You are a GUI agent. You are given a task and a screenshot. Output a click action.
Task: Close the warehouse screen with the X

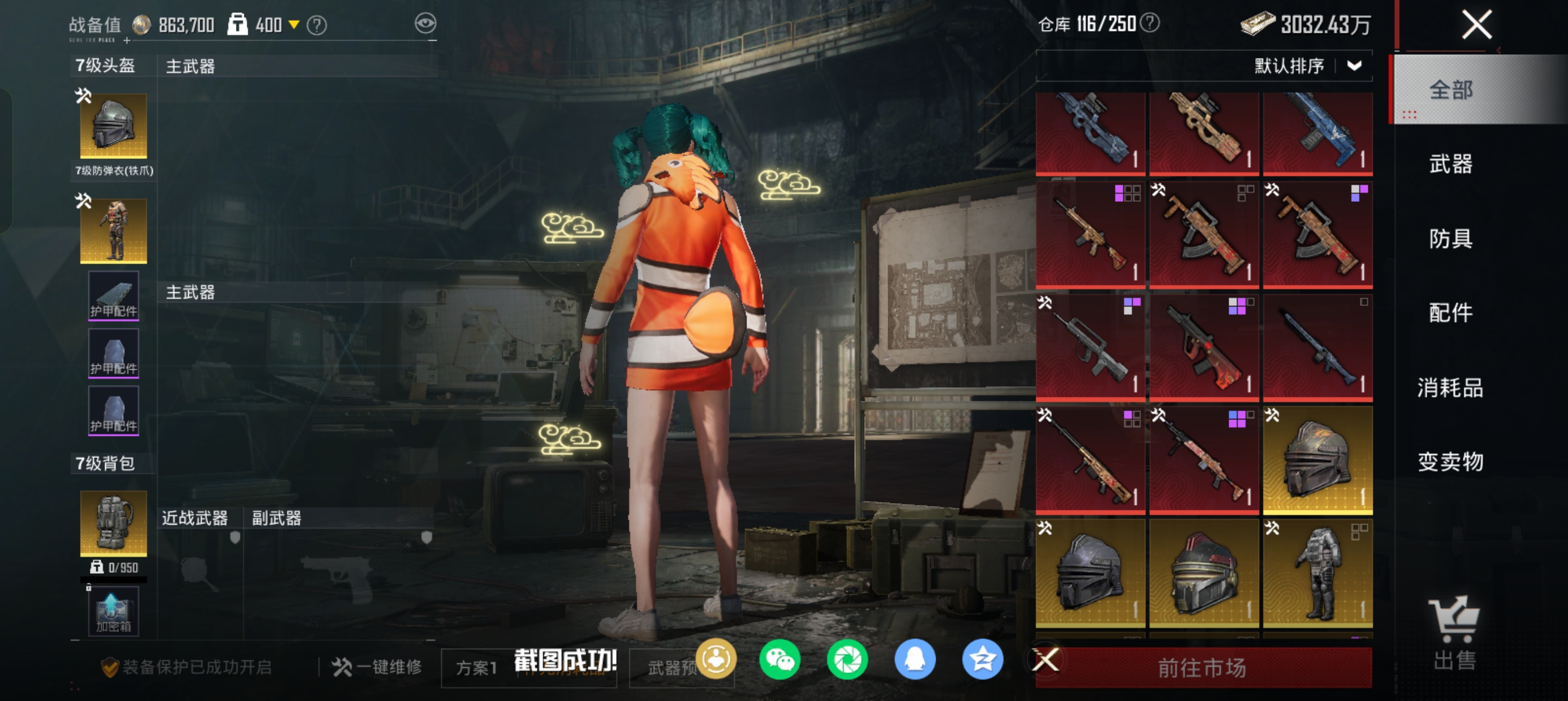[x=1476, y=25]
